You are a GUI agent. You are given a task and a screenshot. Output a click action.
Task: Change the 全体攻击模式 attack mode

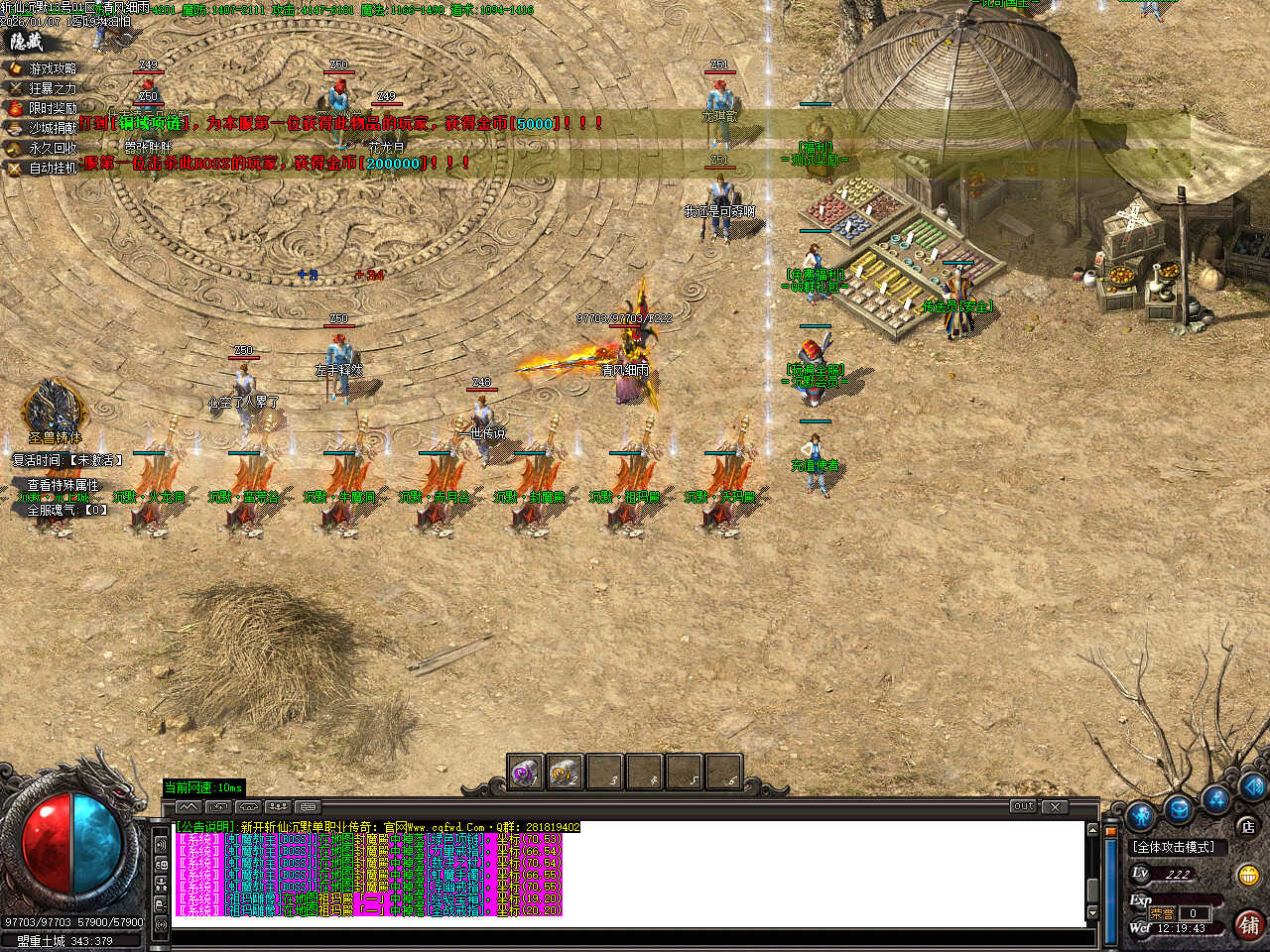pyautogui.click(x=1175, y=847)
